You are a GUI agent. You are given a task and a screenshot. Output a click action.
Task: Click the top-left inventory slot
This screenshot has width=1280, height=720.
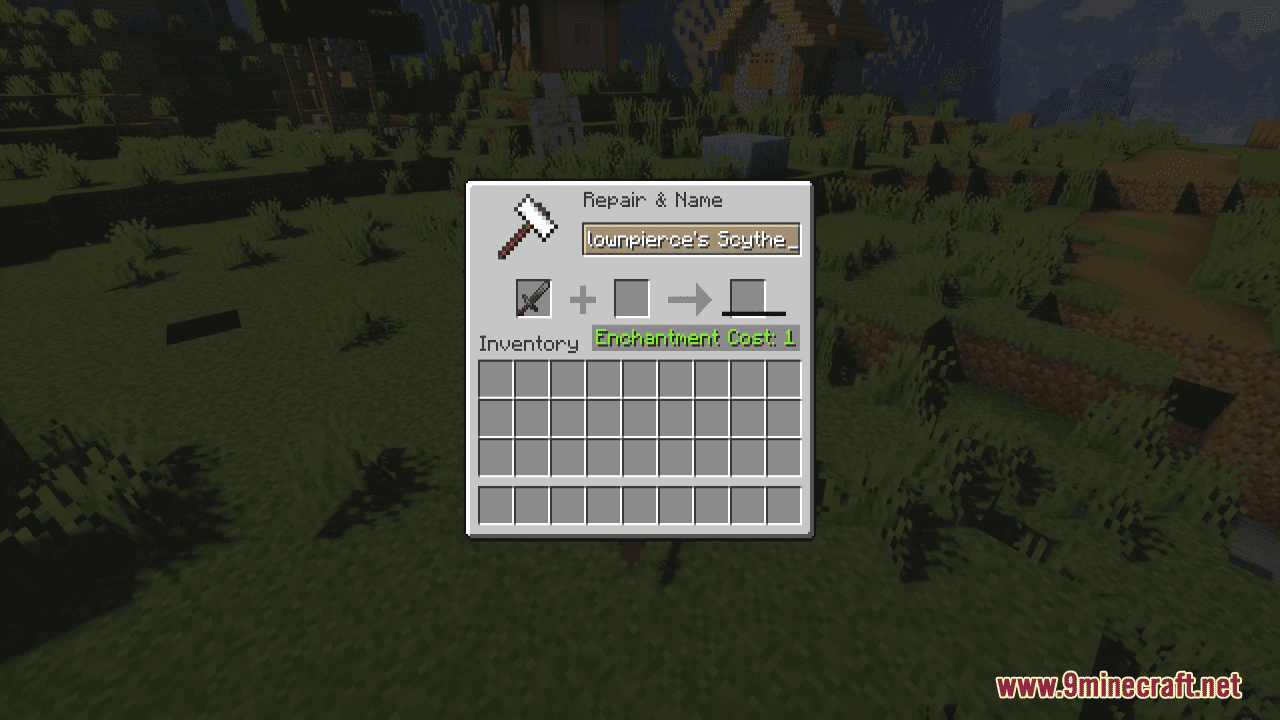point(497,378)
